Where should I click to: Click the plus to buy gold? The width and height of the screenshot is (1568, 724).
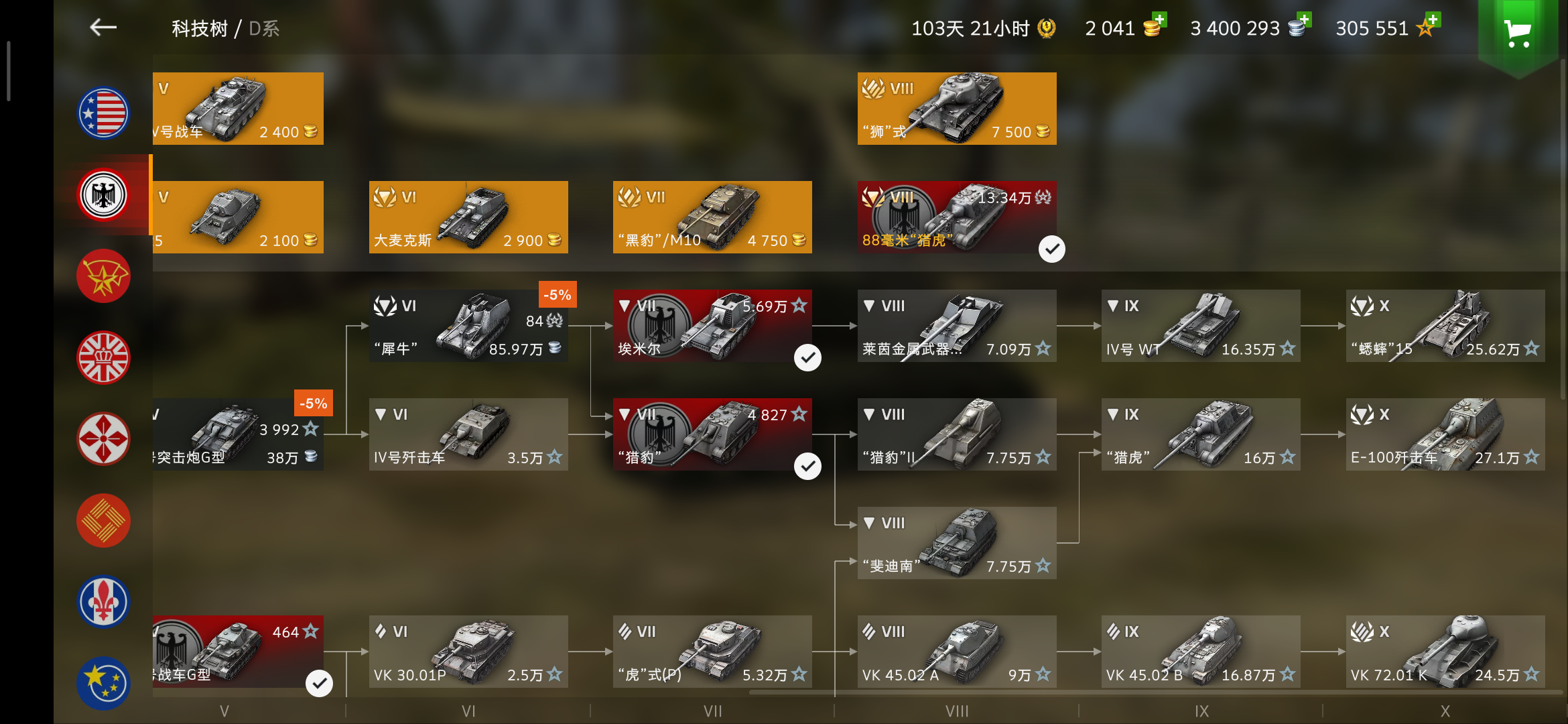point(1159,18)
